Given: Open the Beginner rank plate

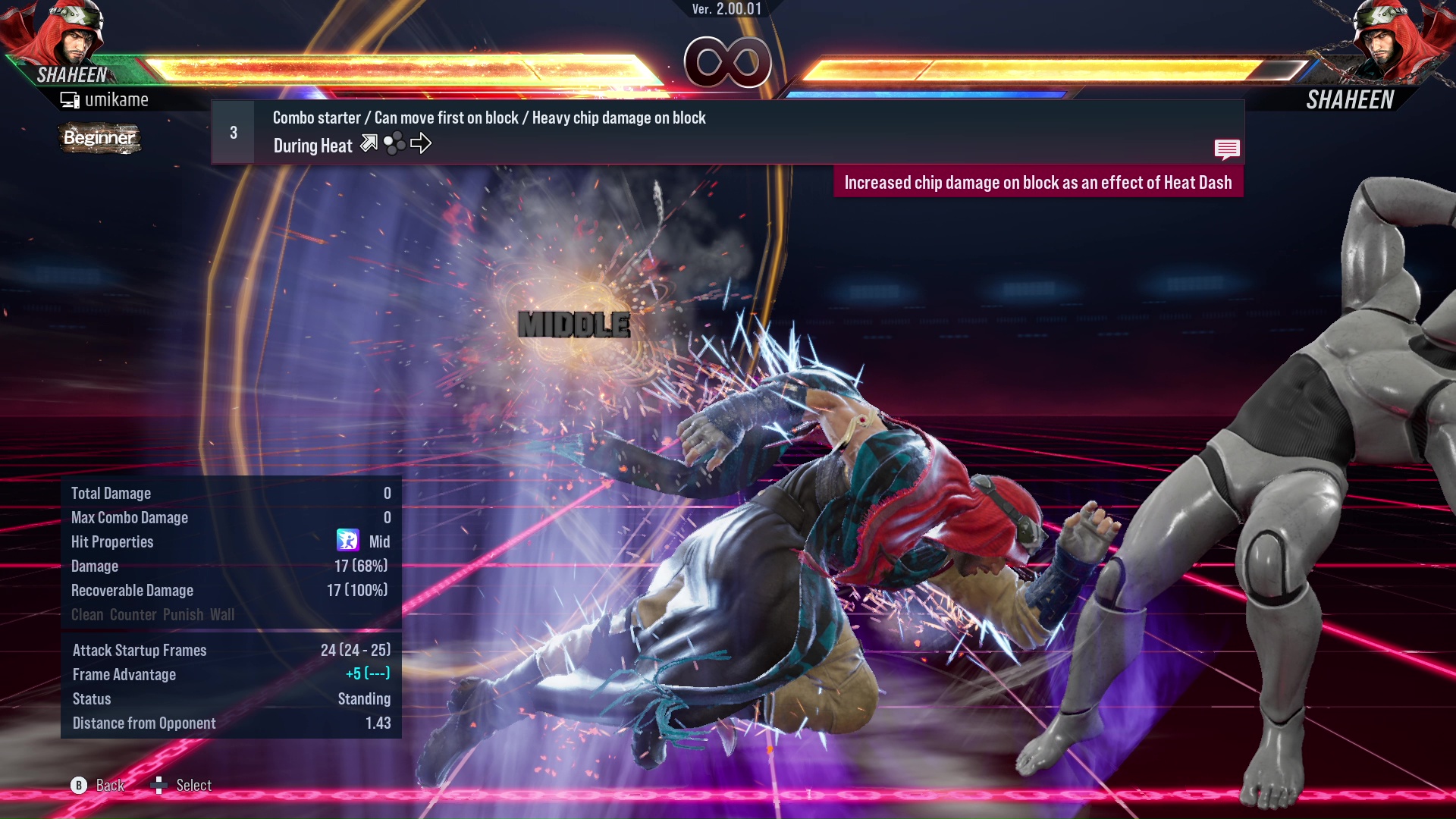Looking at the screenshot, I should tap(99, 138).
